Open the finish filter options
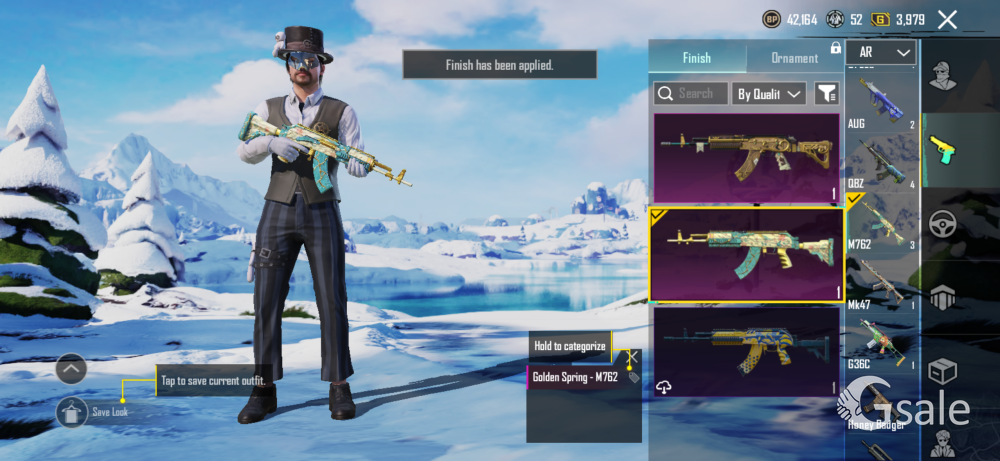The image size is (1000, 461). (x=826, y=94)
